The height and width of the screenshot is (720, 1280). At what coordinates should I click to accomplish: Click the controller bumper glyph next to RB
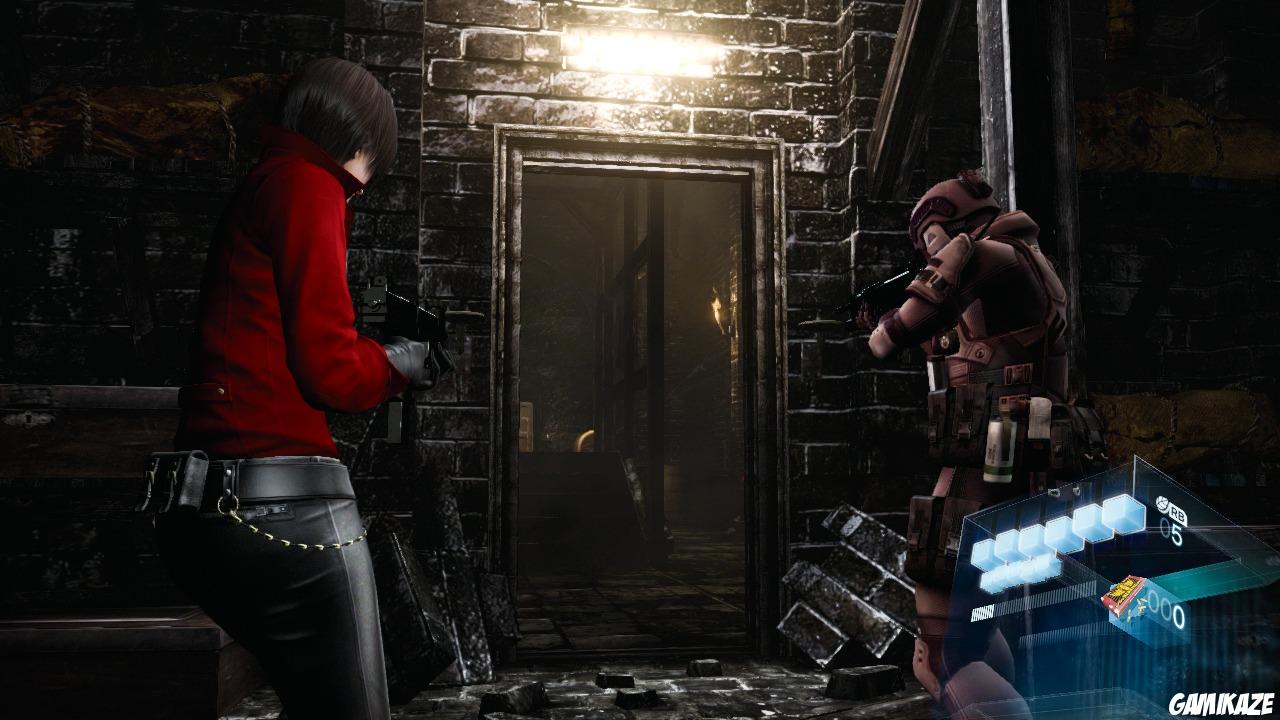[1162, 502]
